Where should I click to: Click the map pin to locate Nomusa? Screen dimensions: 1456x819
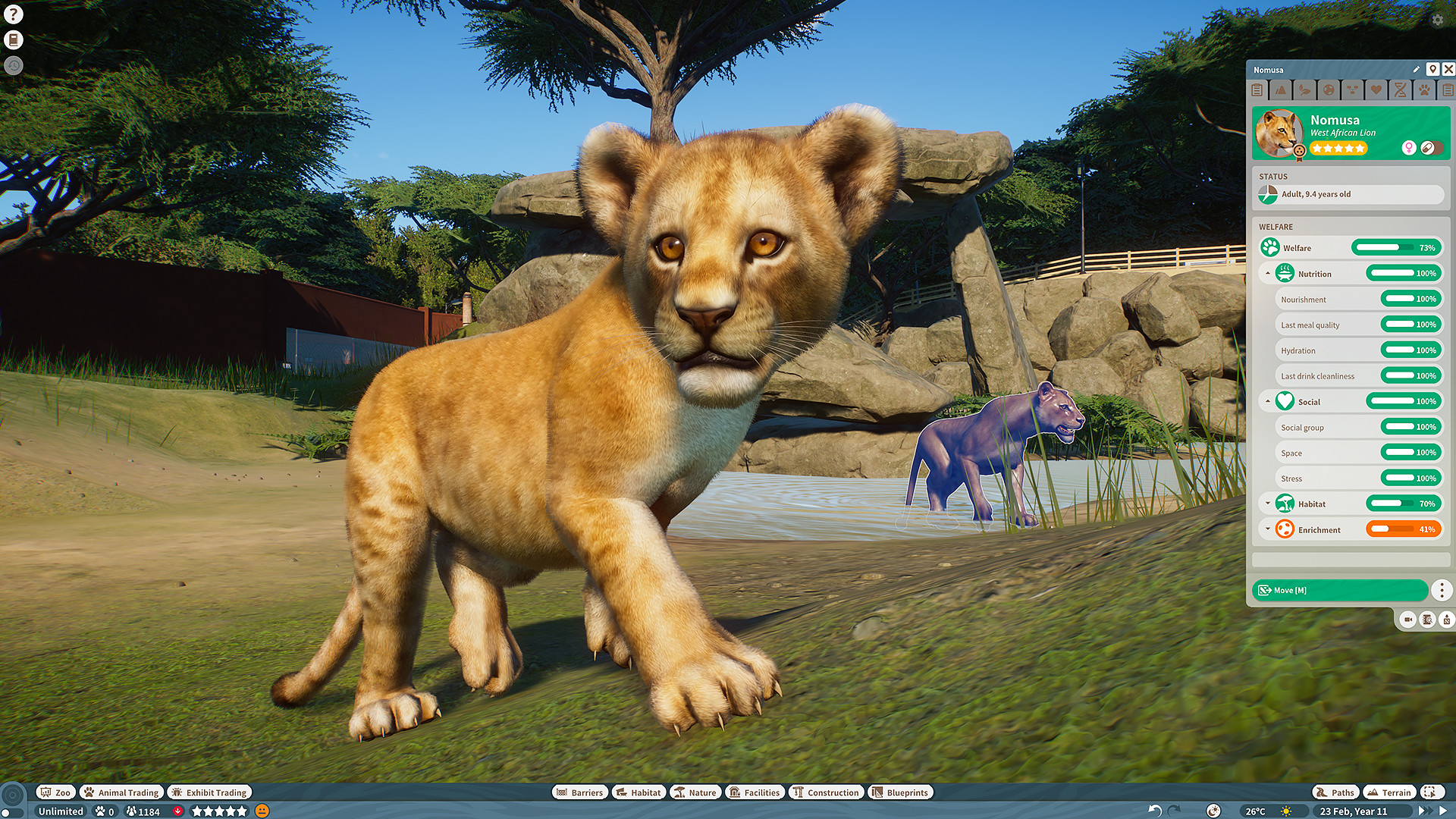tap(1432, 69)
